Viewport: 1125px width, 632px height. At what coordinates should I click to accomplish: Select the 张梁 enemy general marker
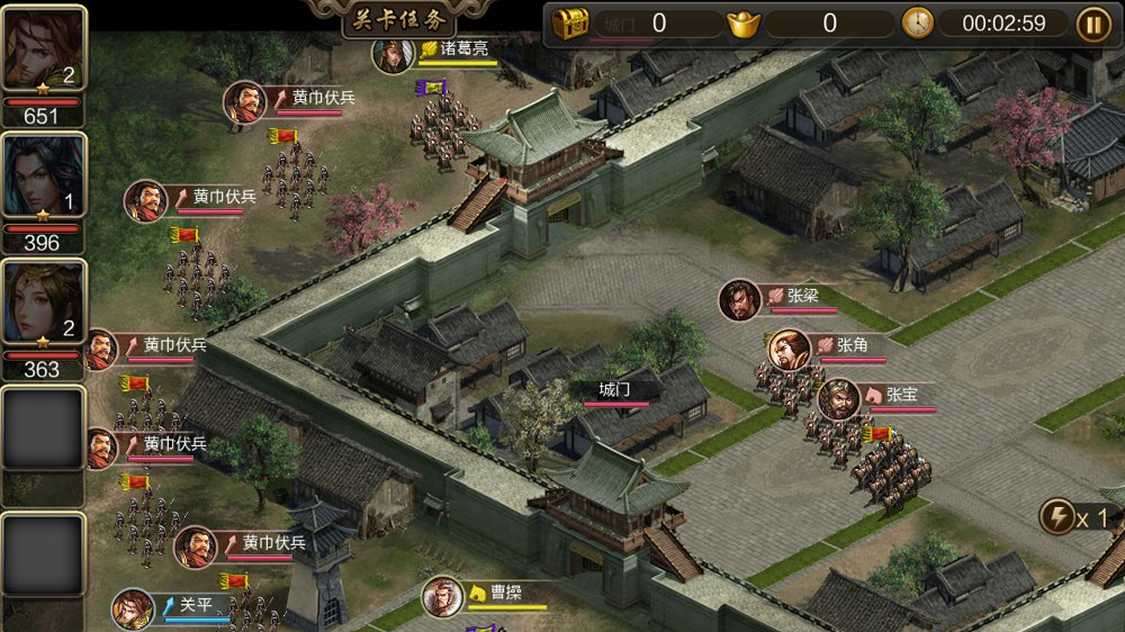click(740, 299)
